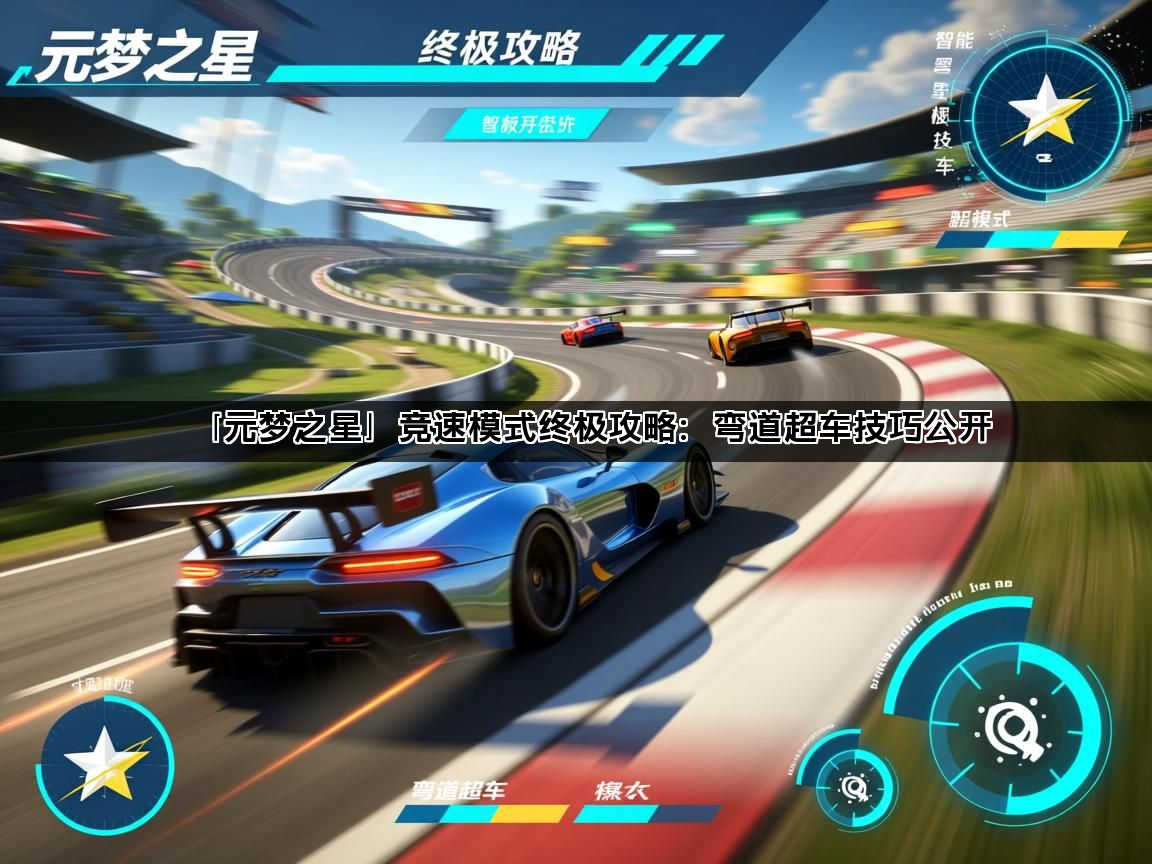Click the 元梦之星 logo
The image size is (1152, 864).
click(146, 55)
